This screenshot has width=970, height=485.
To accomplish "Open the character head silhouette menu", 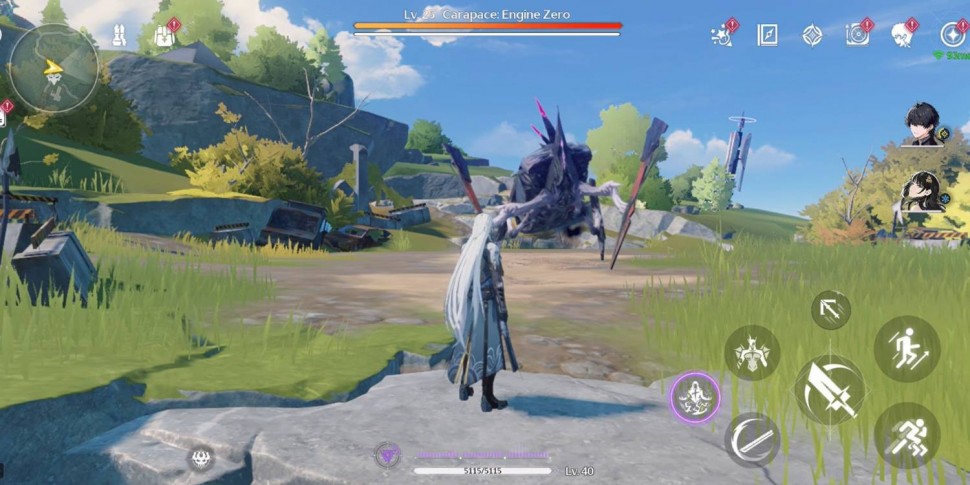I will click(901, 35).
